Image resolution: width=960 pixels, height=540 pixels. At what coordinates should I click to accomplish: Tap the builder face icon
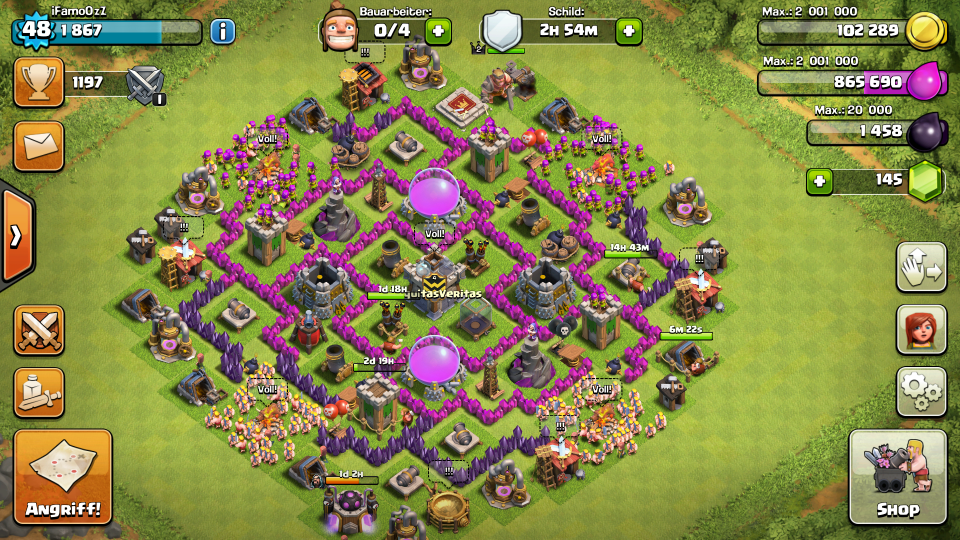pyautogui.click(x=340, y=29)
